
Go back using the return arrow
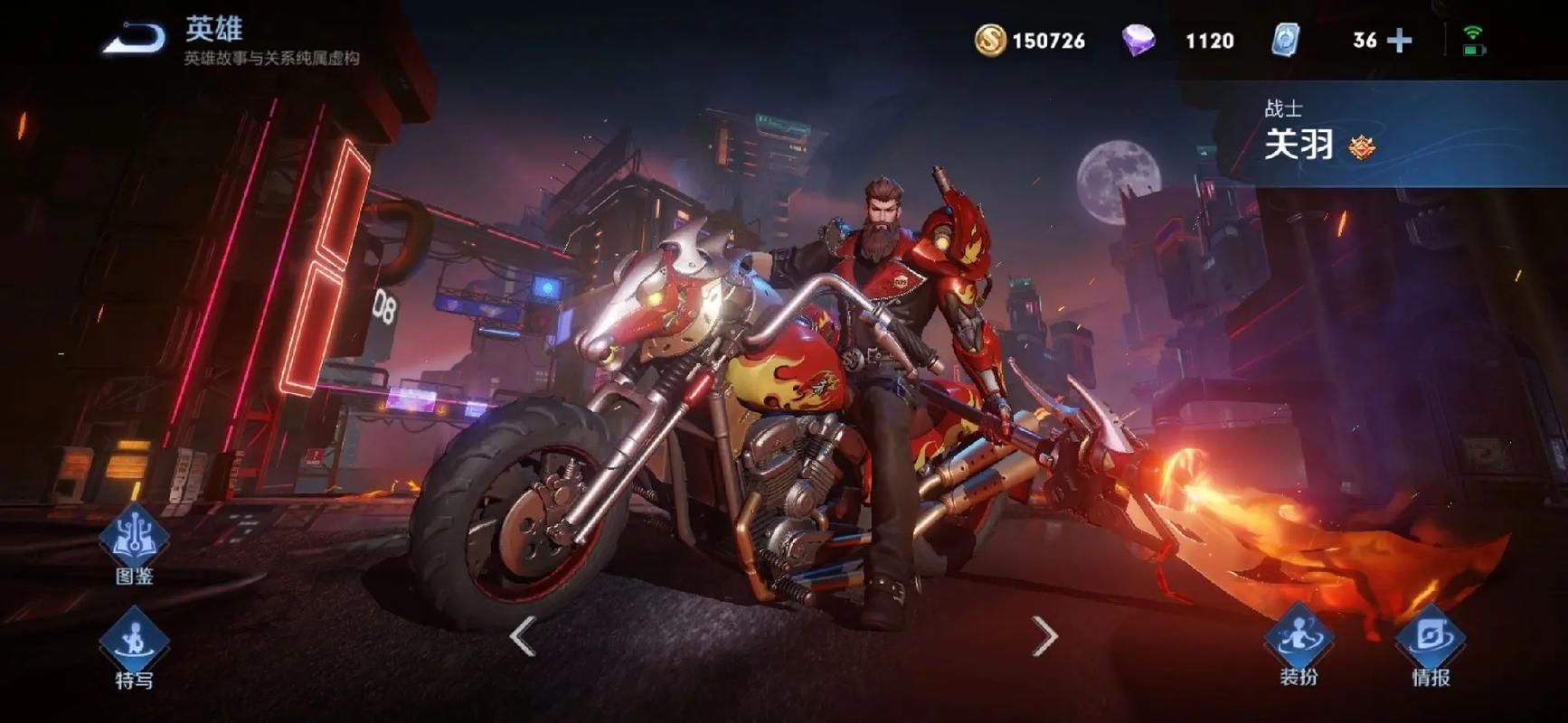(134, 39)
